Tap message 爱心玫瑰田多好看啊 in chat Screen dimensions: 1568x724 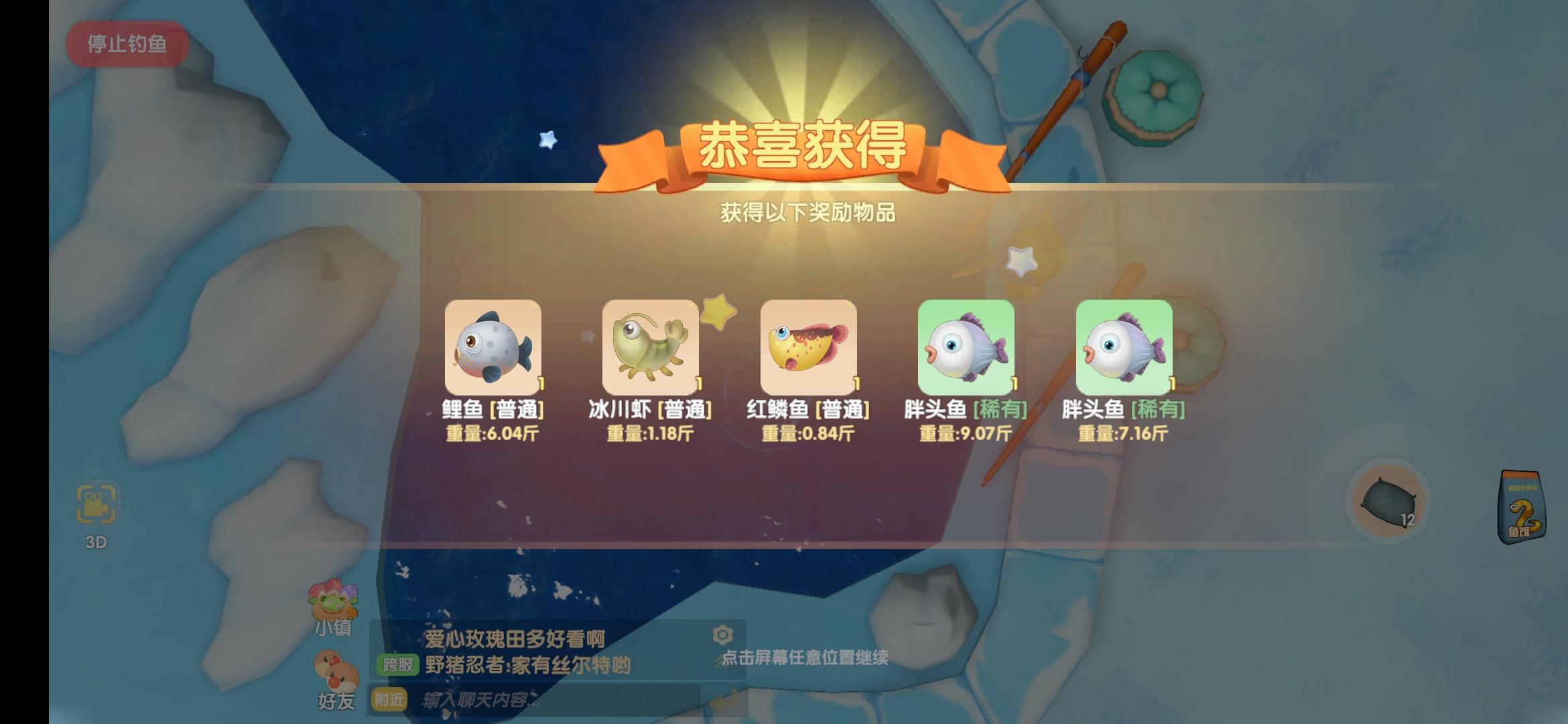pos(513,637)
